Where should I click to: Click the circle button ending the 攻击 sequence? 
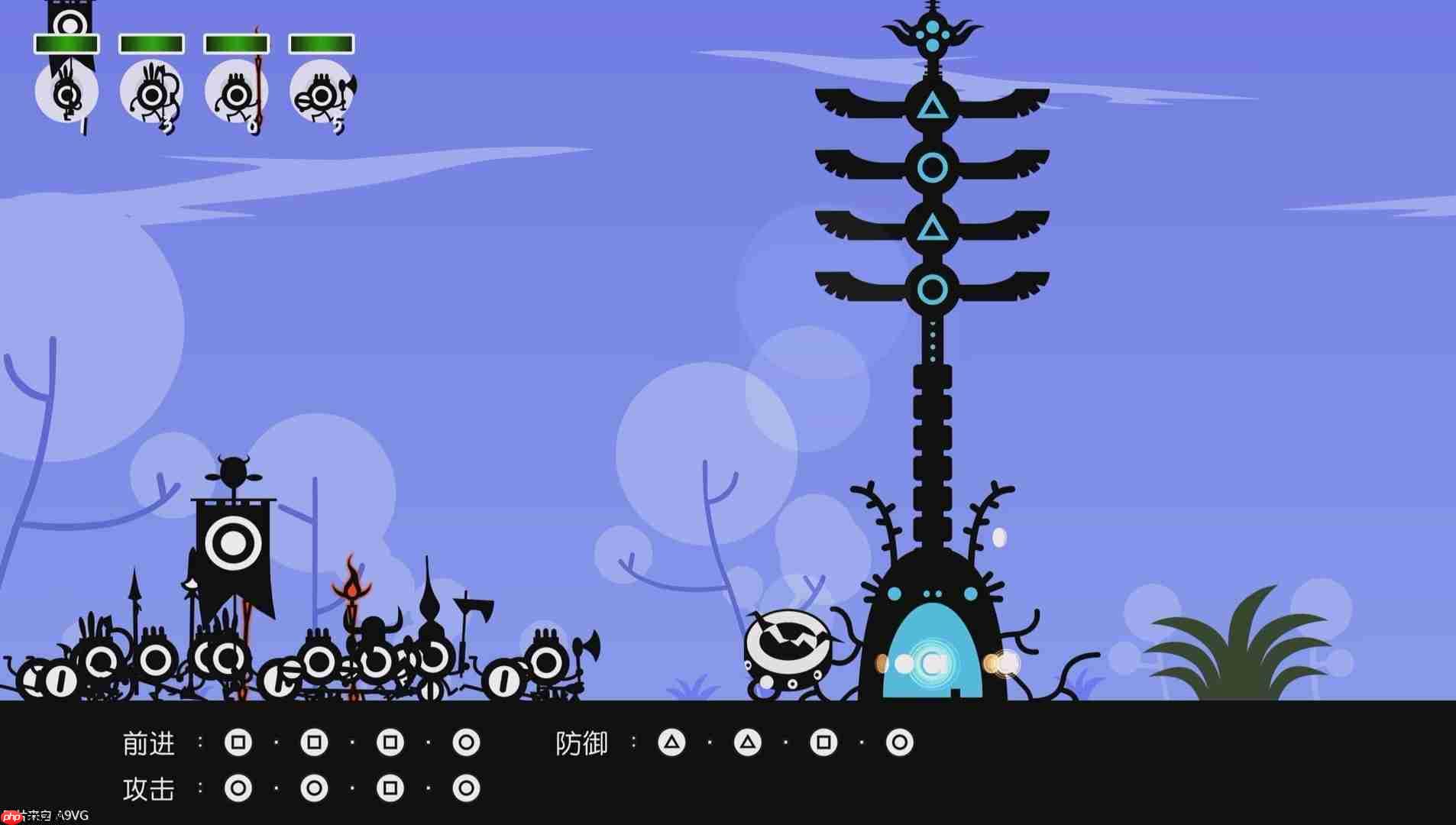click(466, 789)
